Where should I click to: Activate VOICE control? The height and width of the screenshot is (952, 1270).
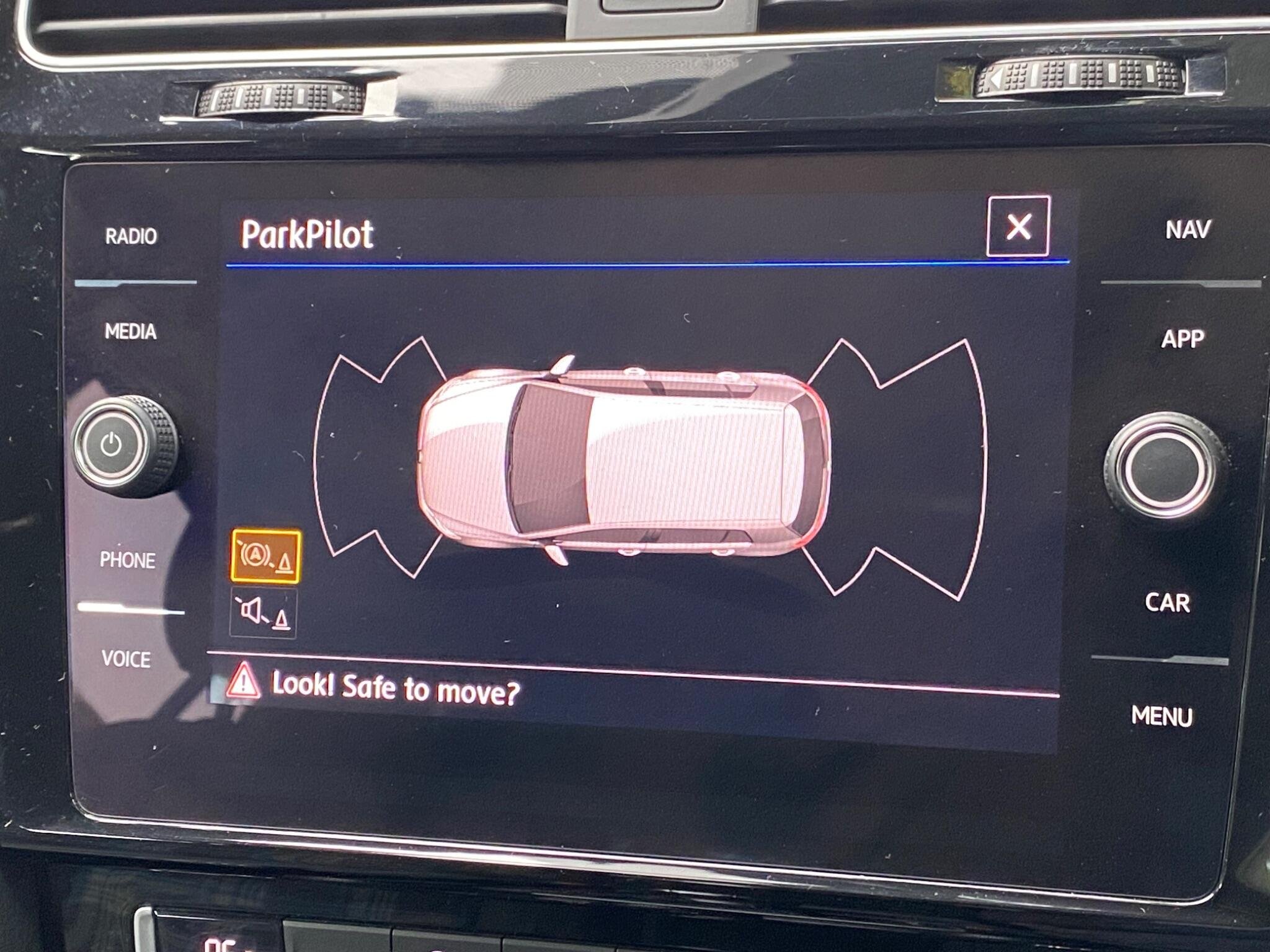point(126,659)
